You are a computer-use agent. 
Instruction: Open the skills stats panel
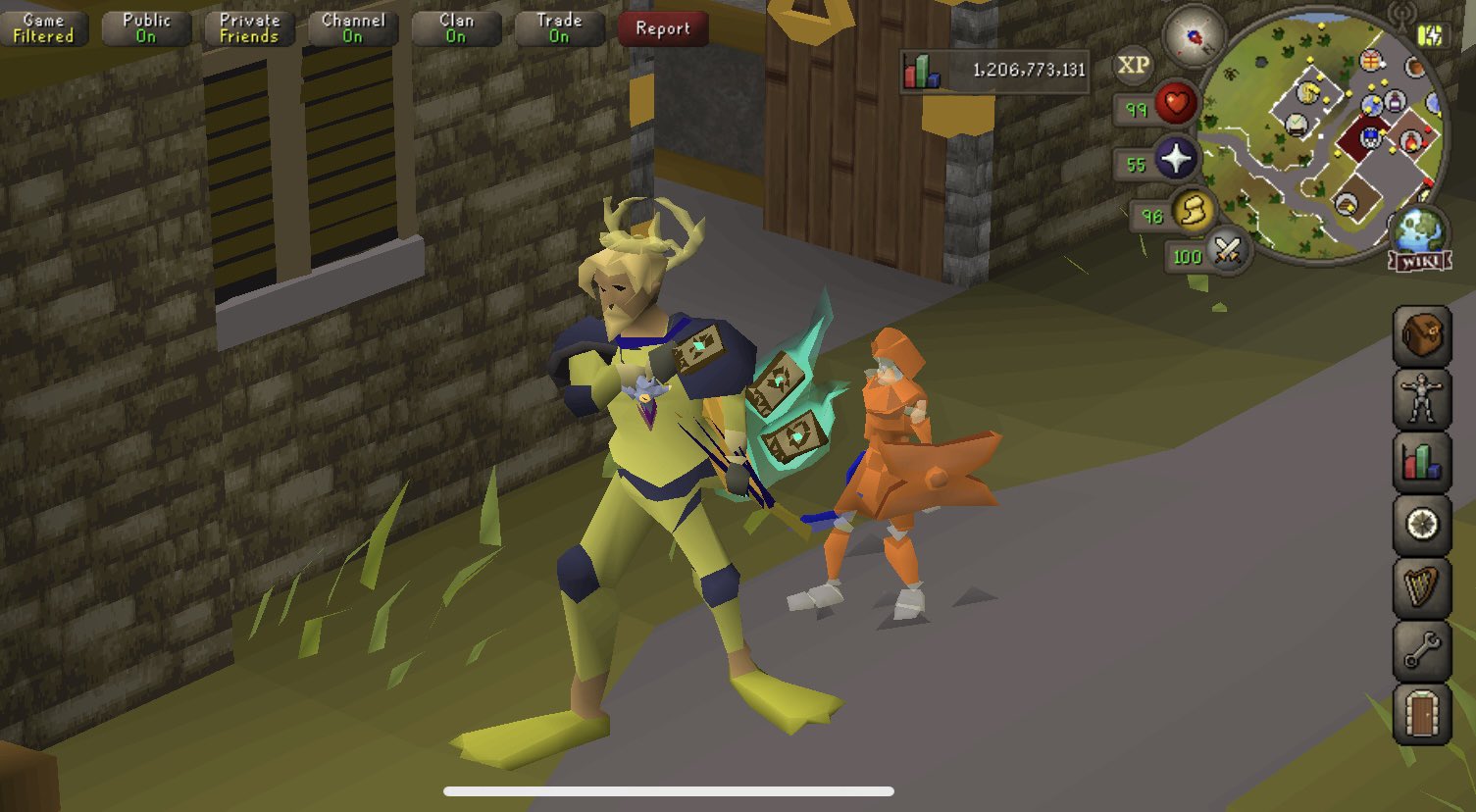tap(1420, 462)
